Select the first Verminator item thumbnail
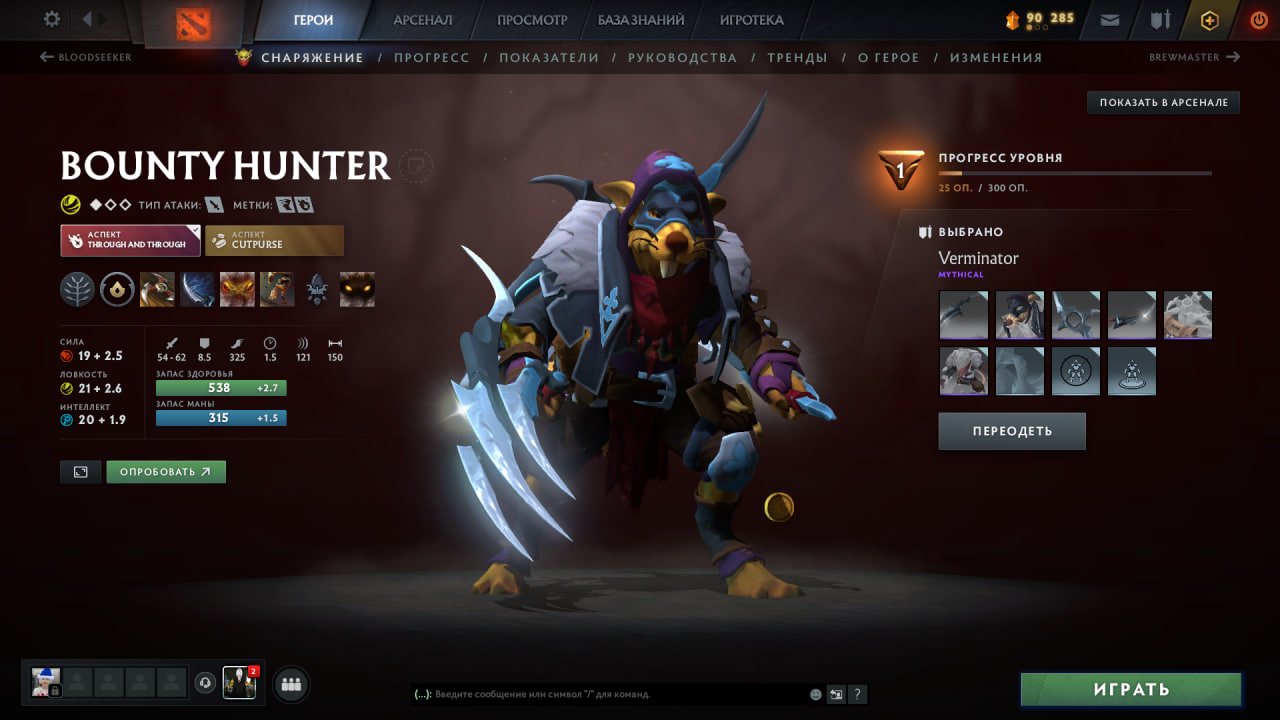 pyautogui.click(x=963, y=314)
